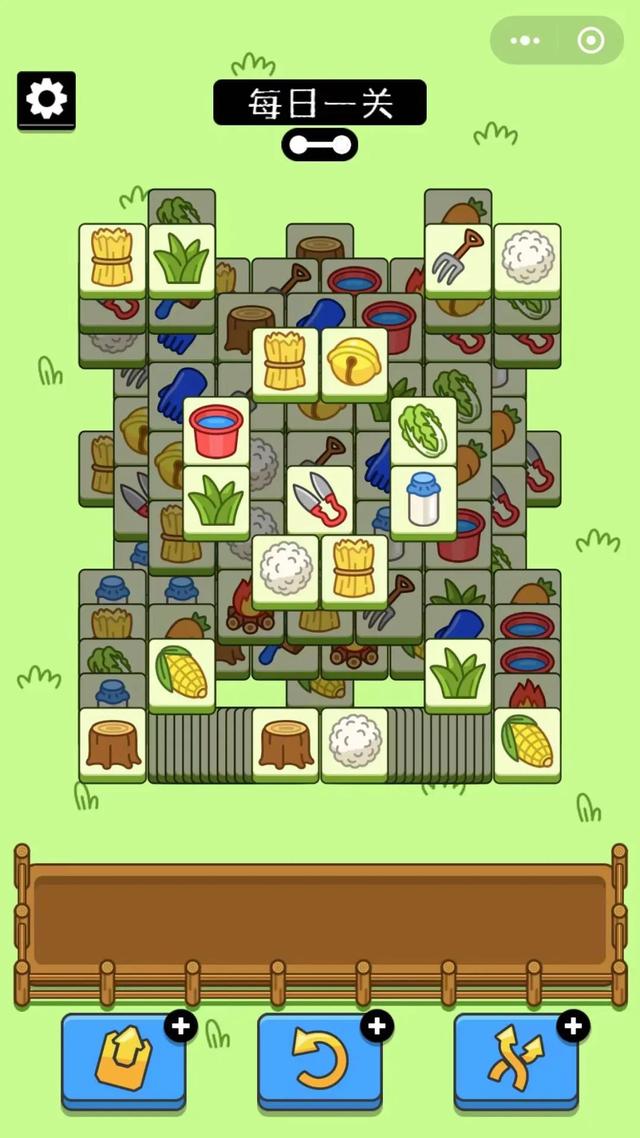Use the move-out tiles power-up
The height and width of the screenshot is (1138, 640).
[x=123, y=1061]
